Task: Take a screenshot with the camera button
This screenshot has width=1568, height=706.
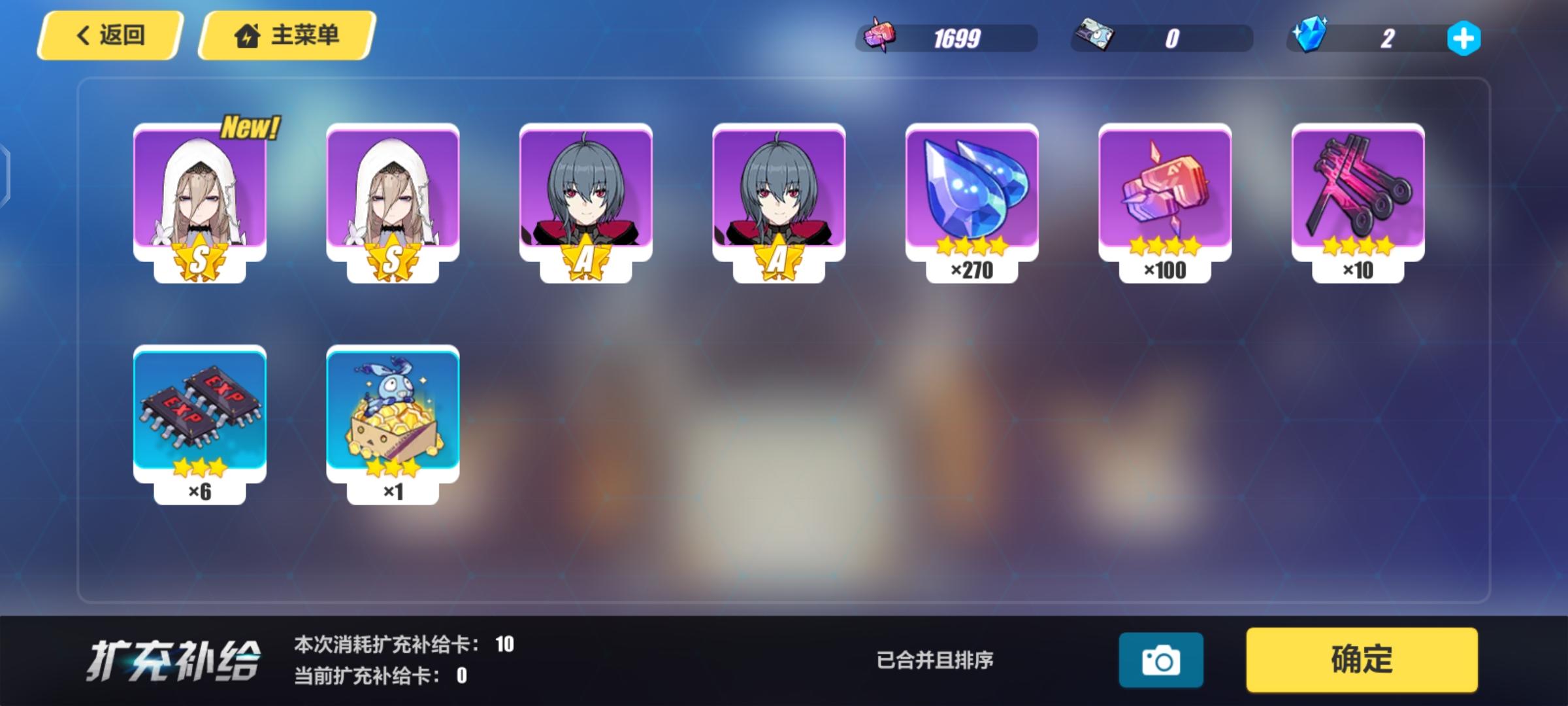Action: [x=1162, y=660]
